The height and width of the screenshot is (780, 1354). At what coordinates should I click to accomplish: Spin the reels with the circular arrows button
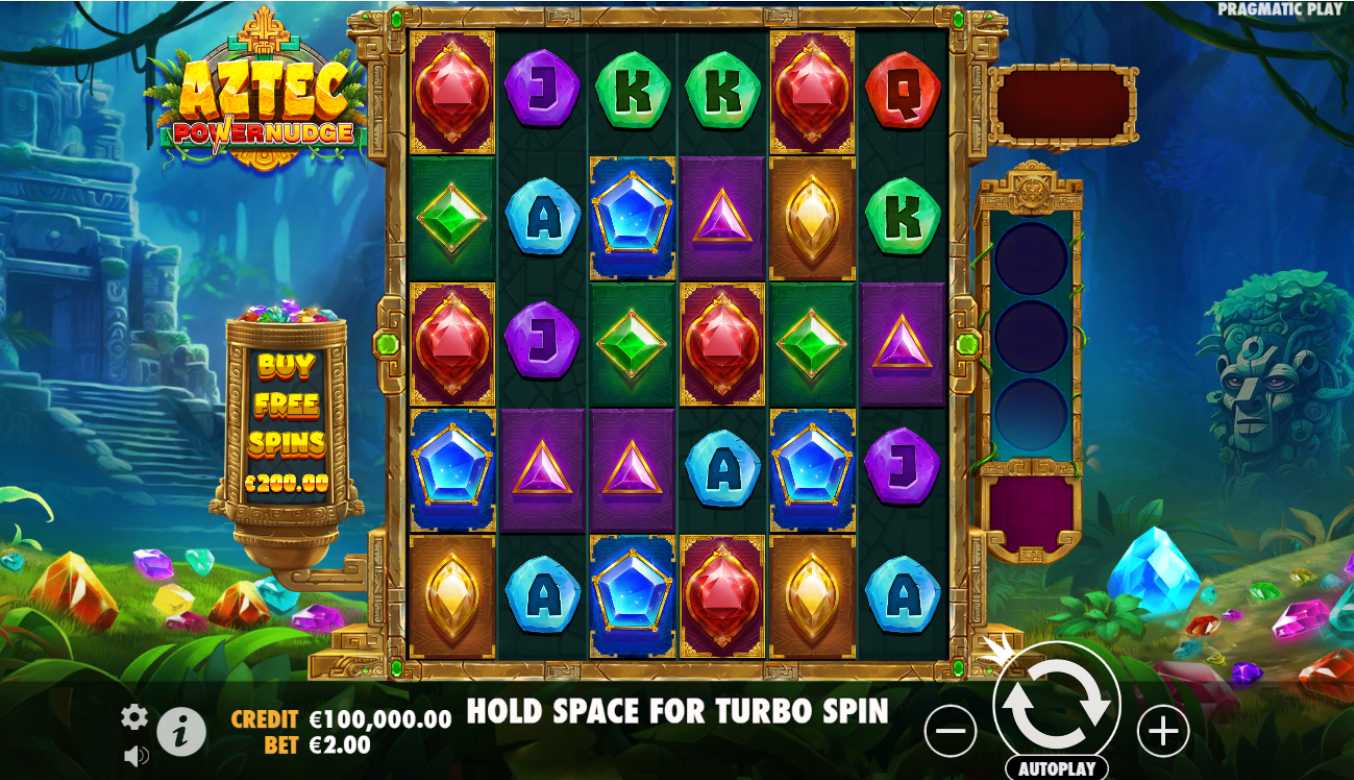1056,703
